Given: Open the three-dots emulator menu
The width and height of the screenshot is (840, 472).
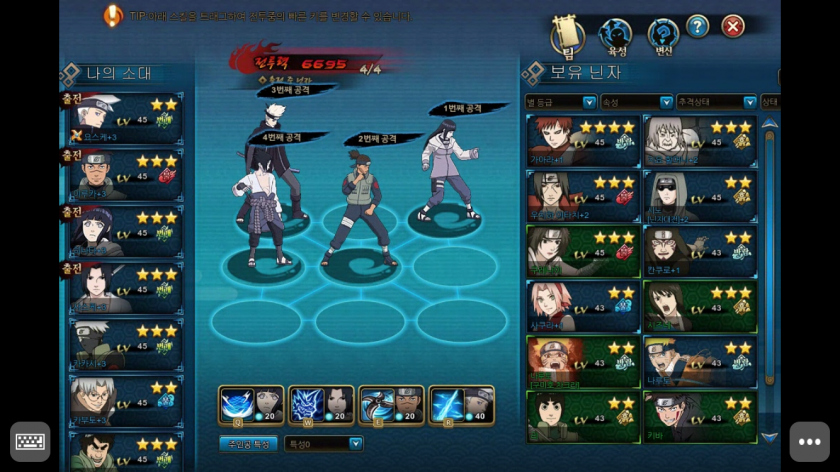Looking at the screenshot, I should [809, 441].
